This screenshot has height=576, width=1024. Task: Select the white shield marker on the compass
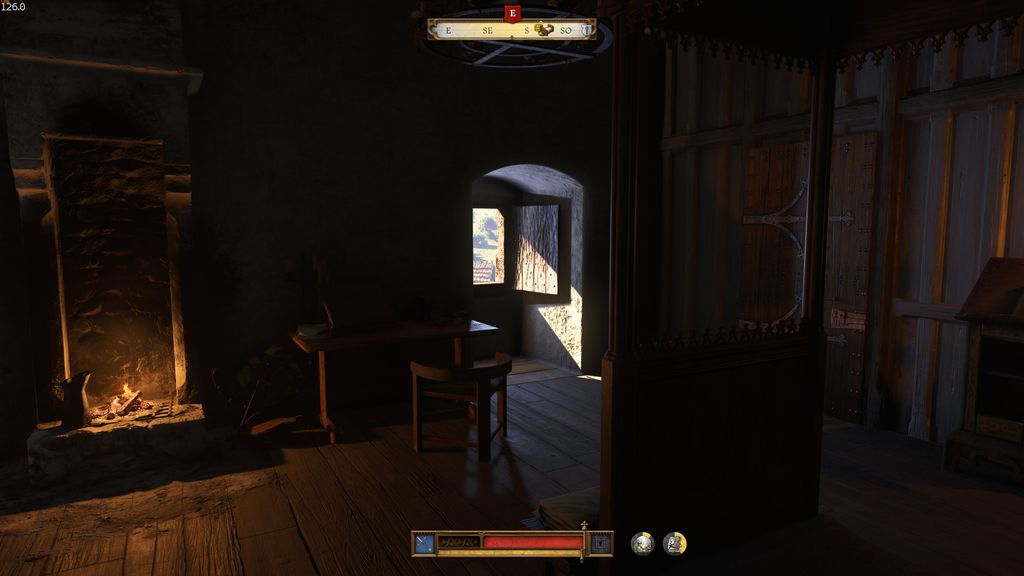(585, 30)
